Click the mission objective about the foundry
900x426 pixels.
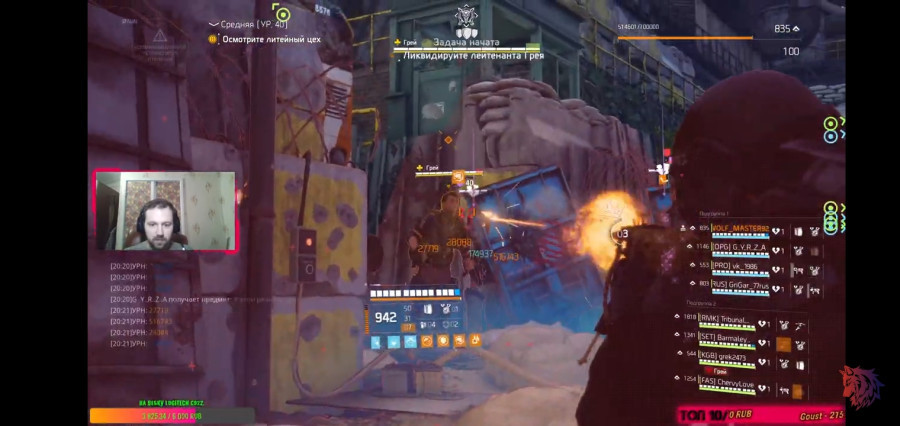[270, 39]
